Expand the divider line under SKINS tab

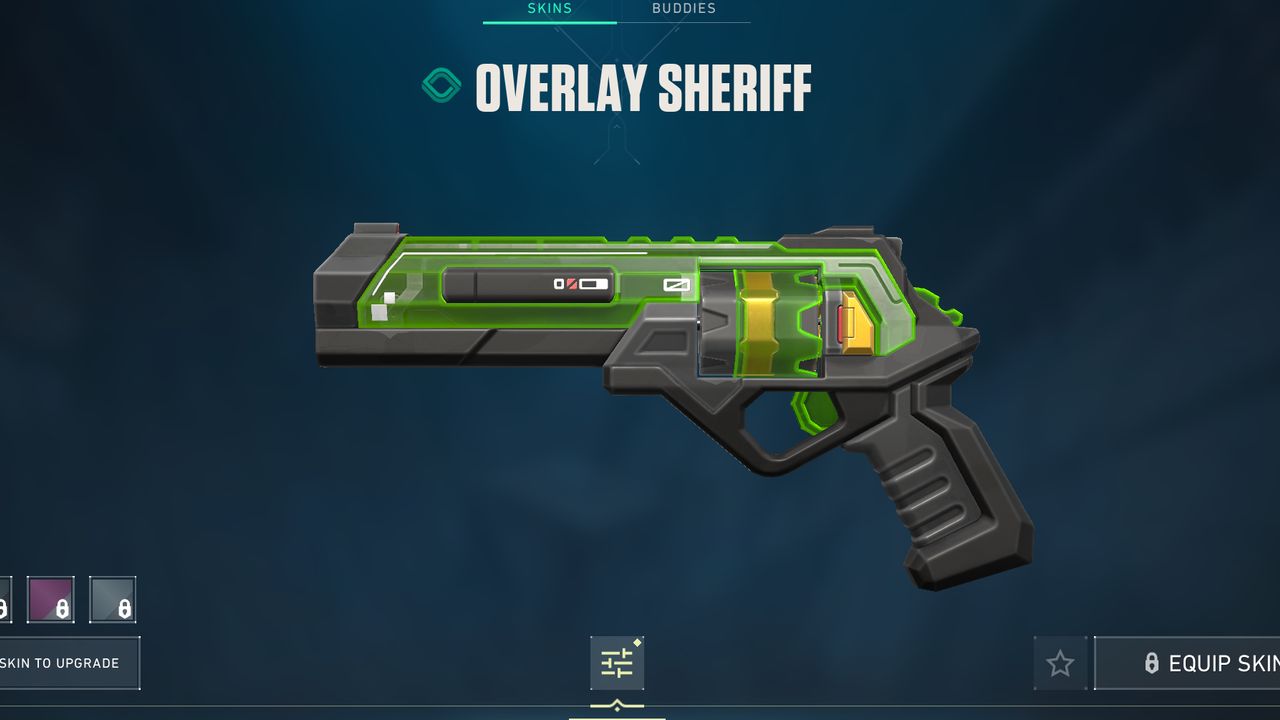548,24
